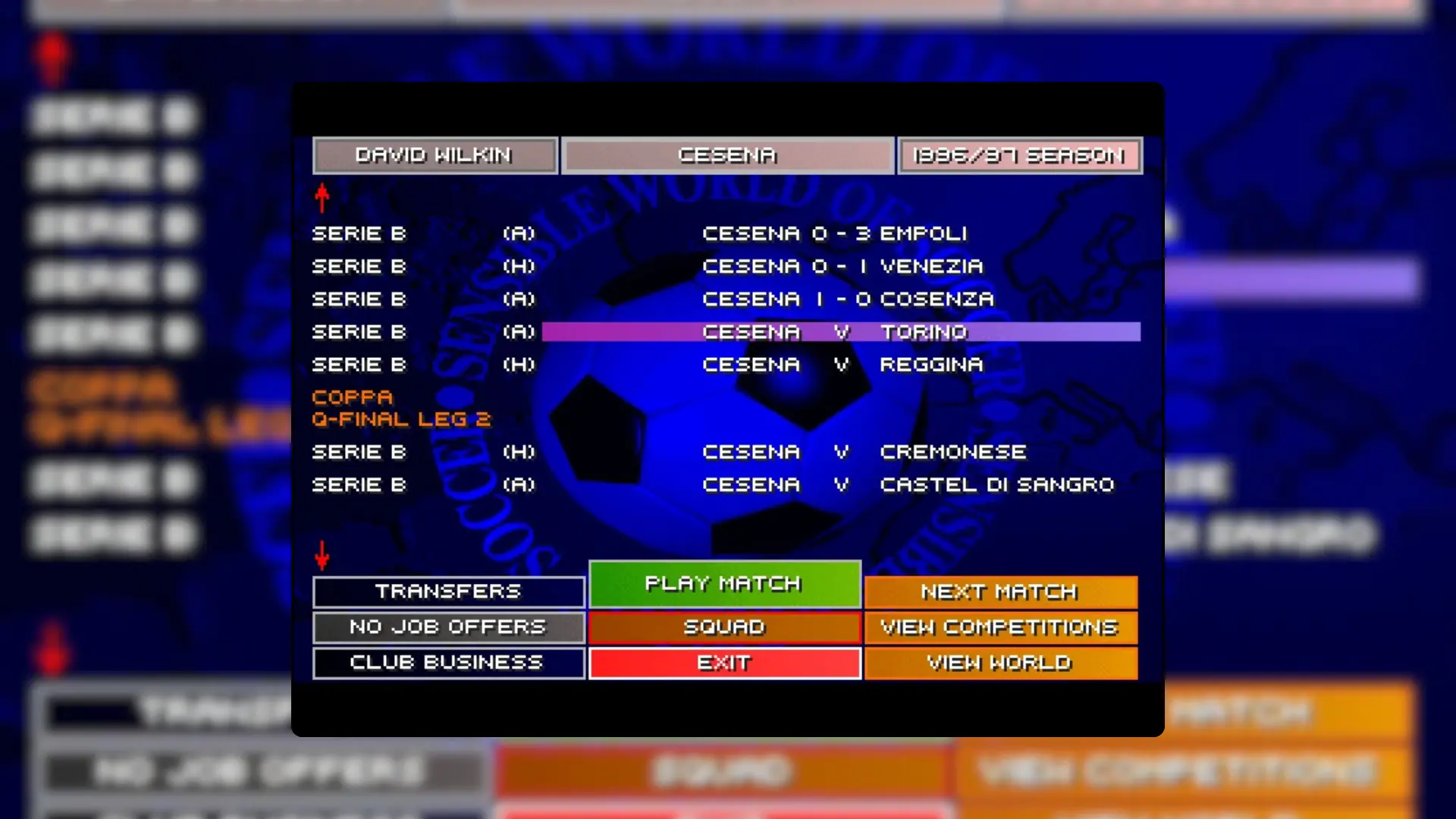Click the No Job Offers button
The image size is (1456, 819).
click(x=447, y=627)
